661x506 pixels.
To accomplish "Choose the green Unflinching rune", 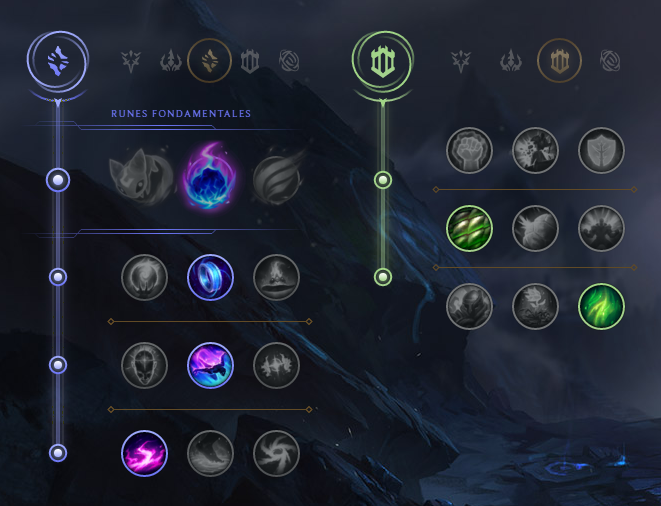I will [x=601, y=306].
